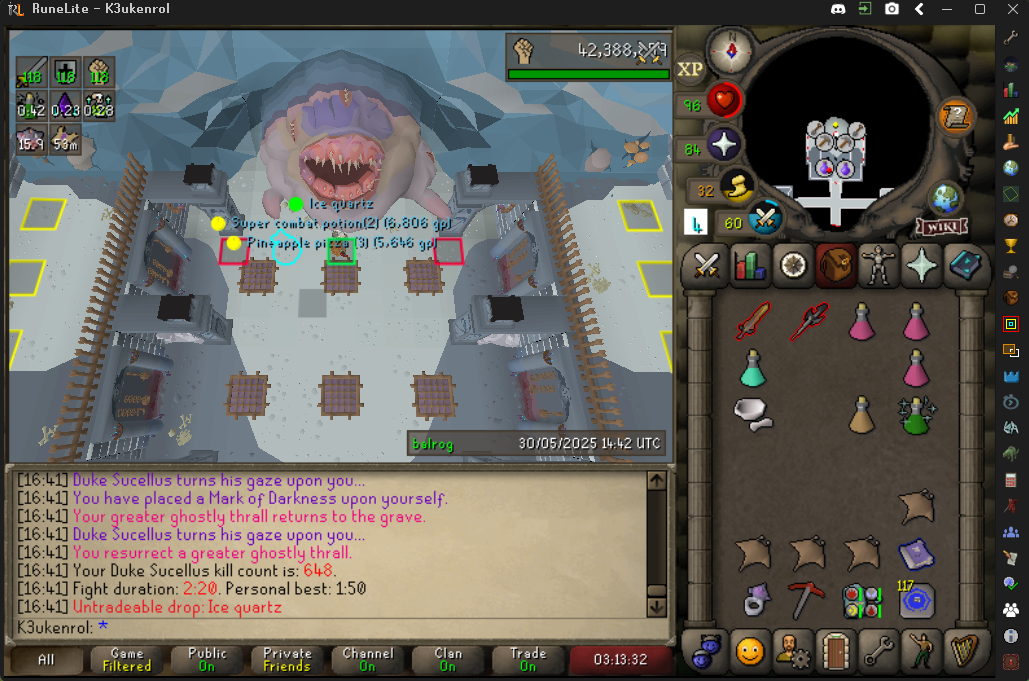Open the Combat Options tab
Viewport: 1029px width, 681px height.
708,265
